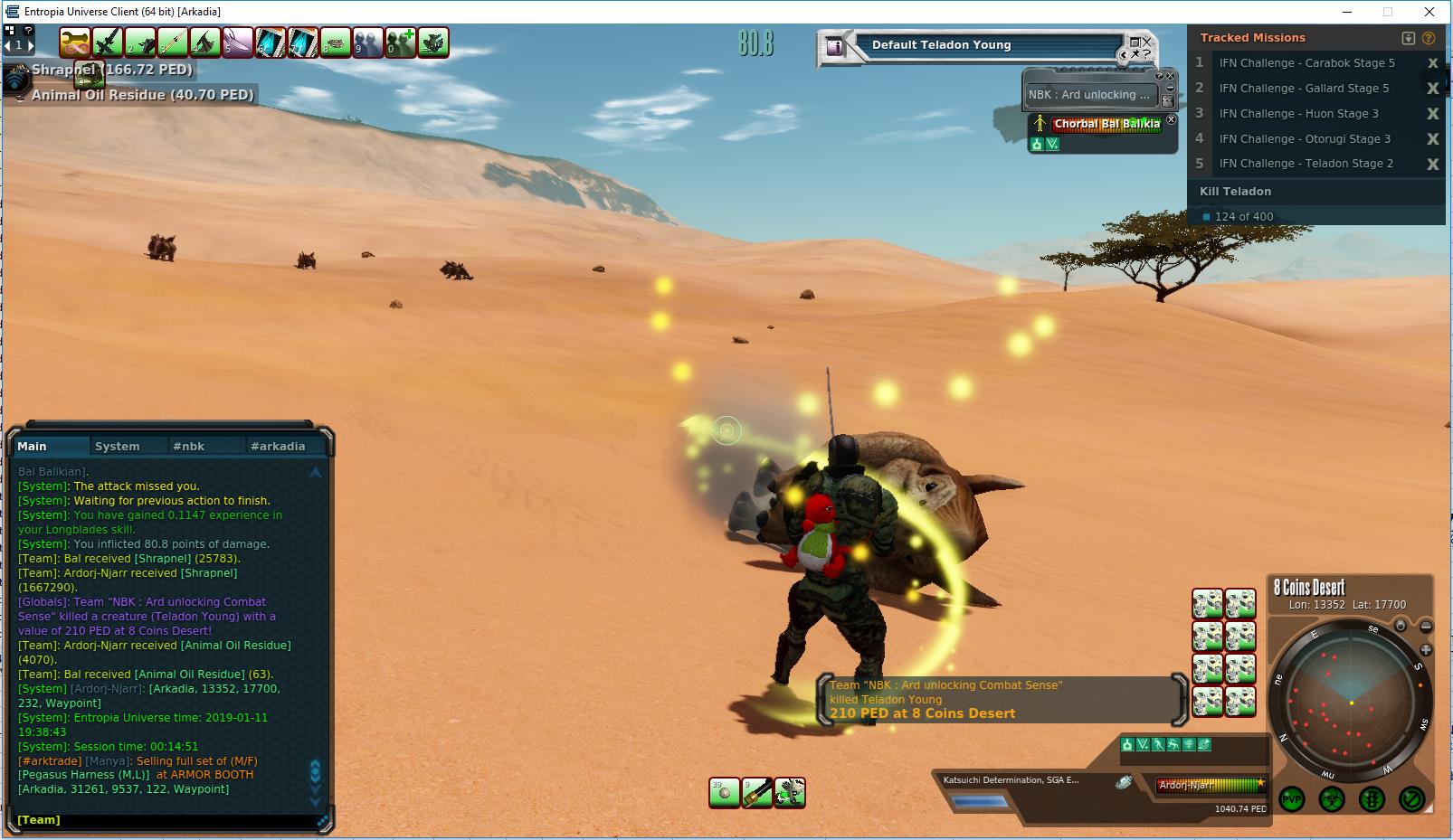This screenshot has width=1453, height=840.
Task: Open info on Default Teladon Young target
Action: 836,47
